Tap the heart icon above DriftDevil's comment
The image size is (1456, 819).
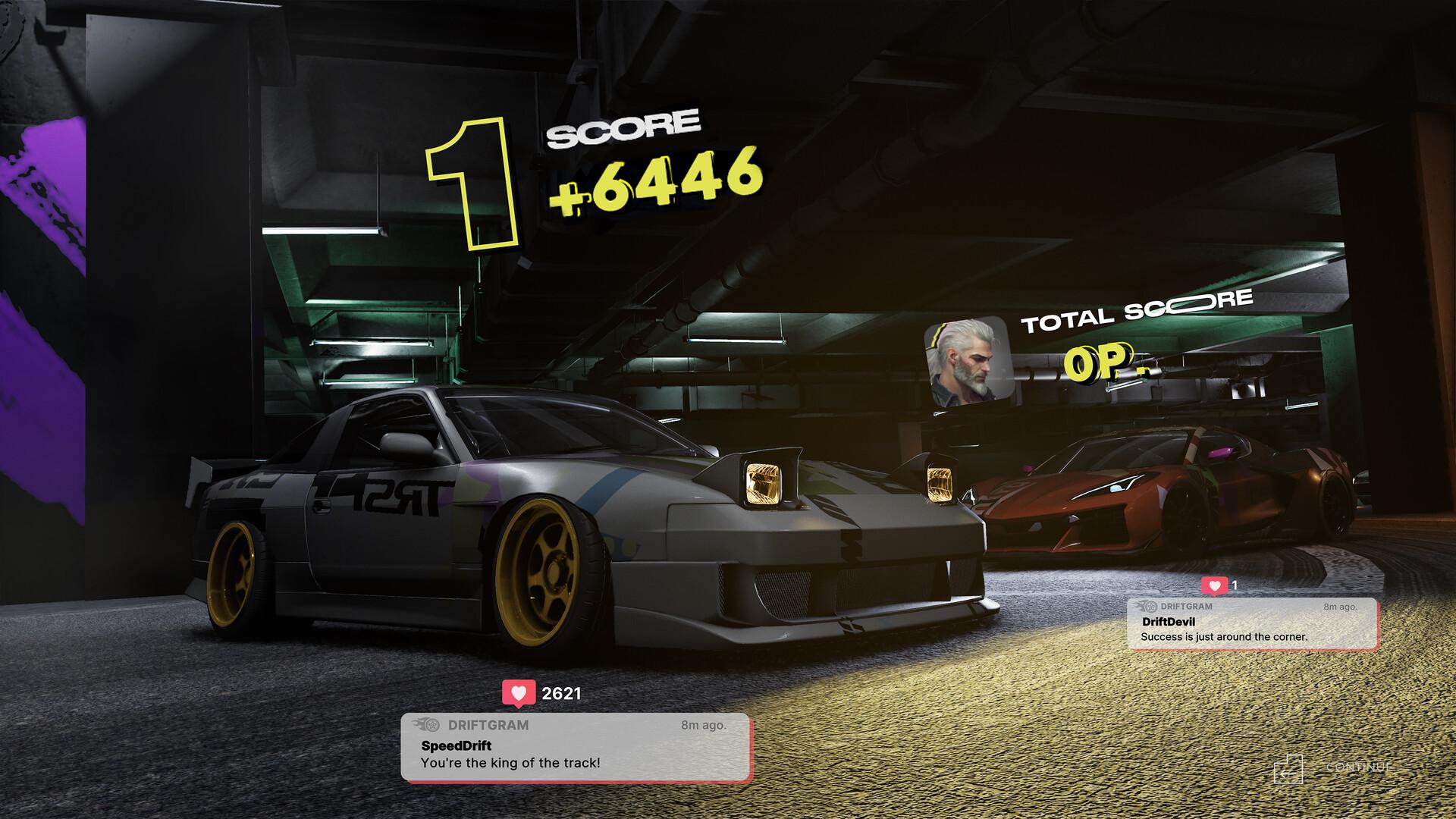(x=1216, y=585)
